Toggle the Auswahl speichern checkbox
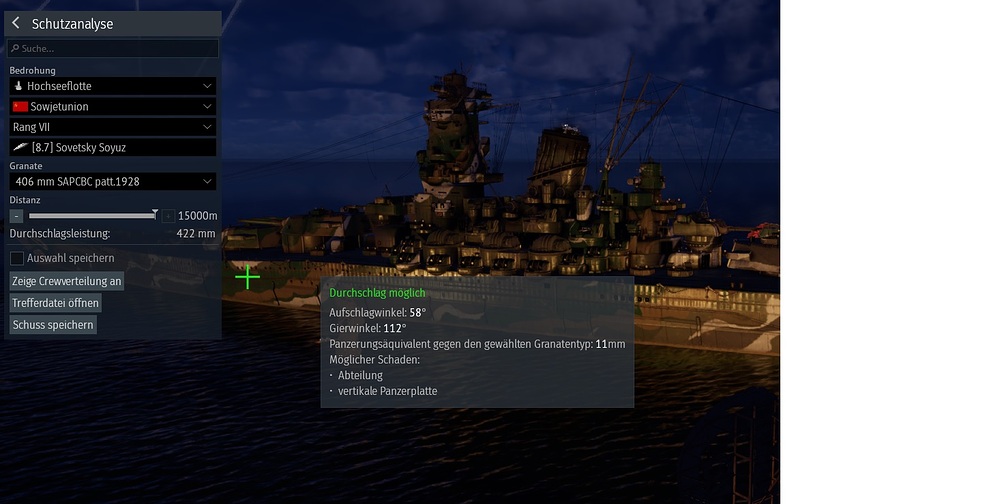1000x504 pixels. point(17,258)
